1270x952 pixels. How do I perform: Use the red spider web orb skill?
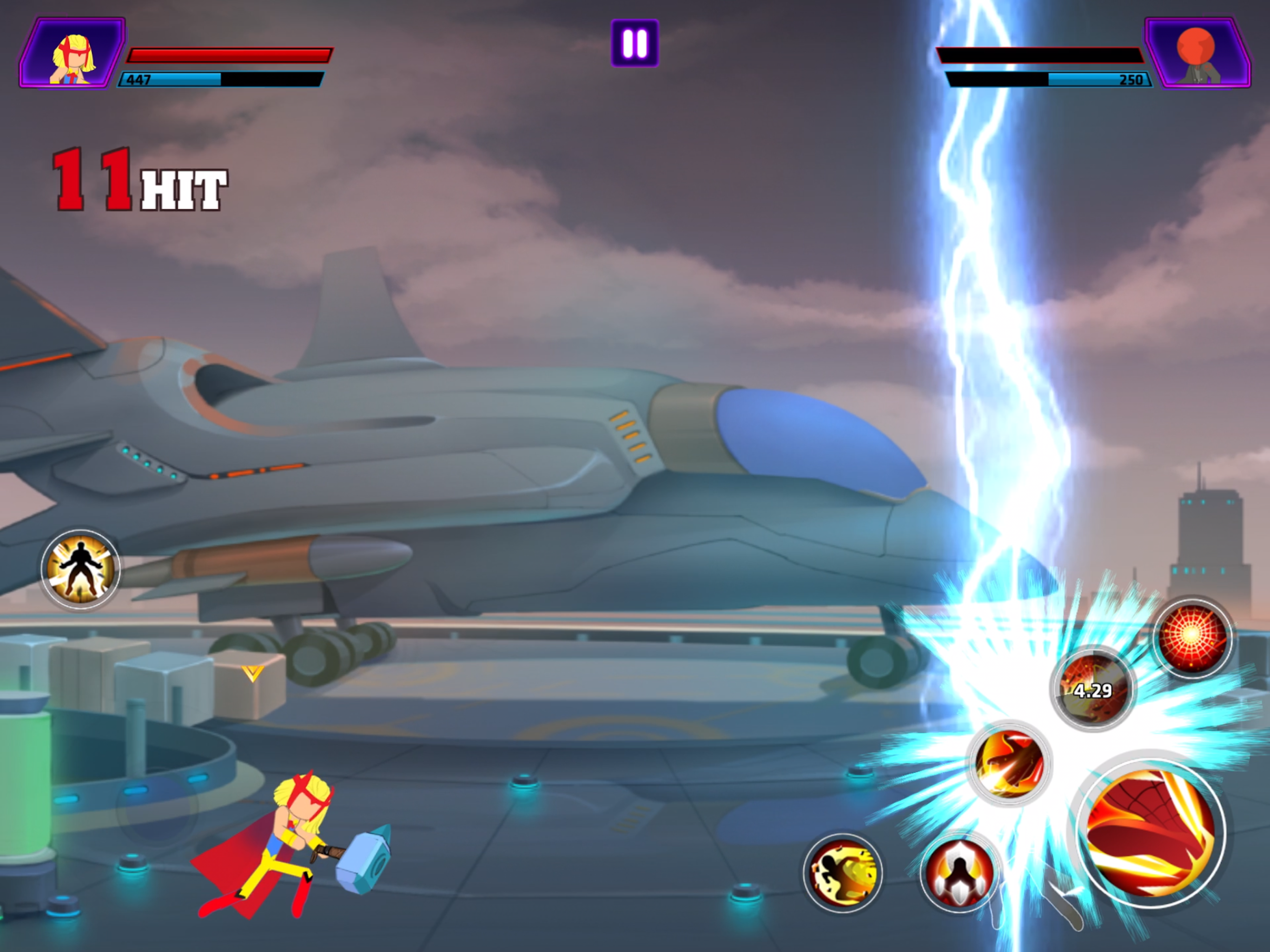[x=1192, y=636]
